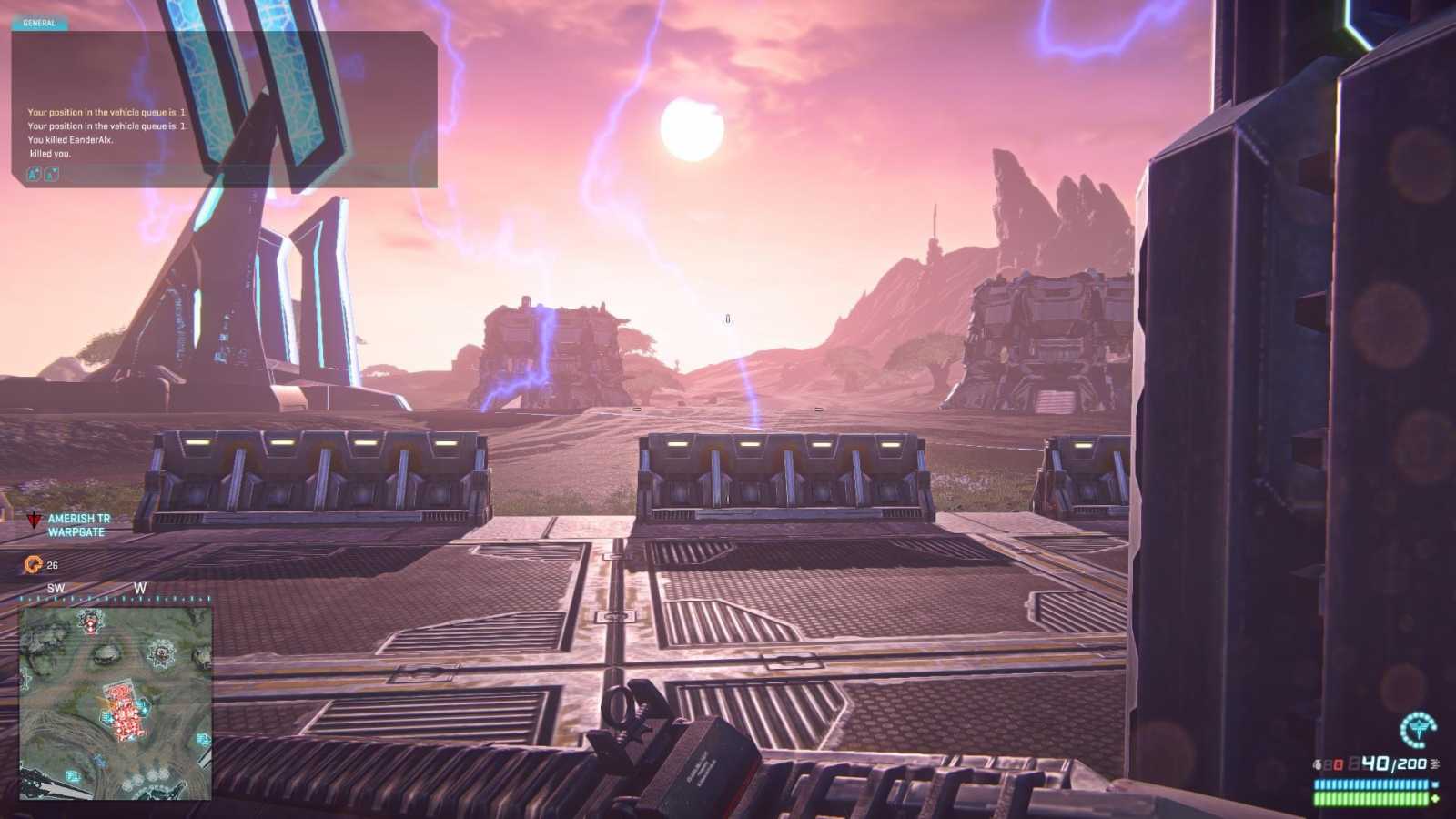1456x819 pixels.
Task: Expand the GENERAL chat channel selector
Action: coord(38,22)
